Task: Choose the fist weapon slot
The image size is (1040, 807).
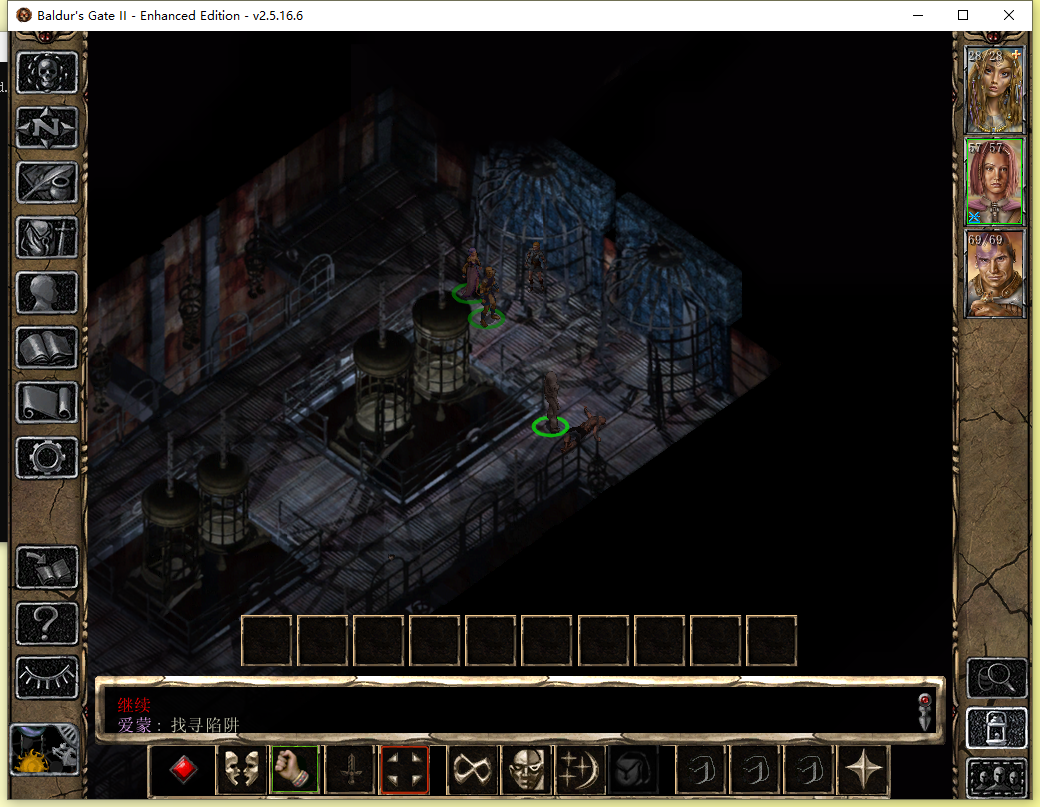Action: [294, 770]
